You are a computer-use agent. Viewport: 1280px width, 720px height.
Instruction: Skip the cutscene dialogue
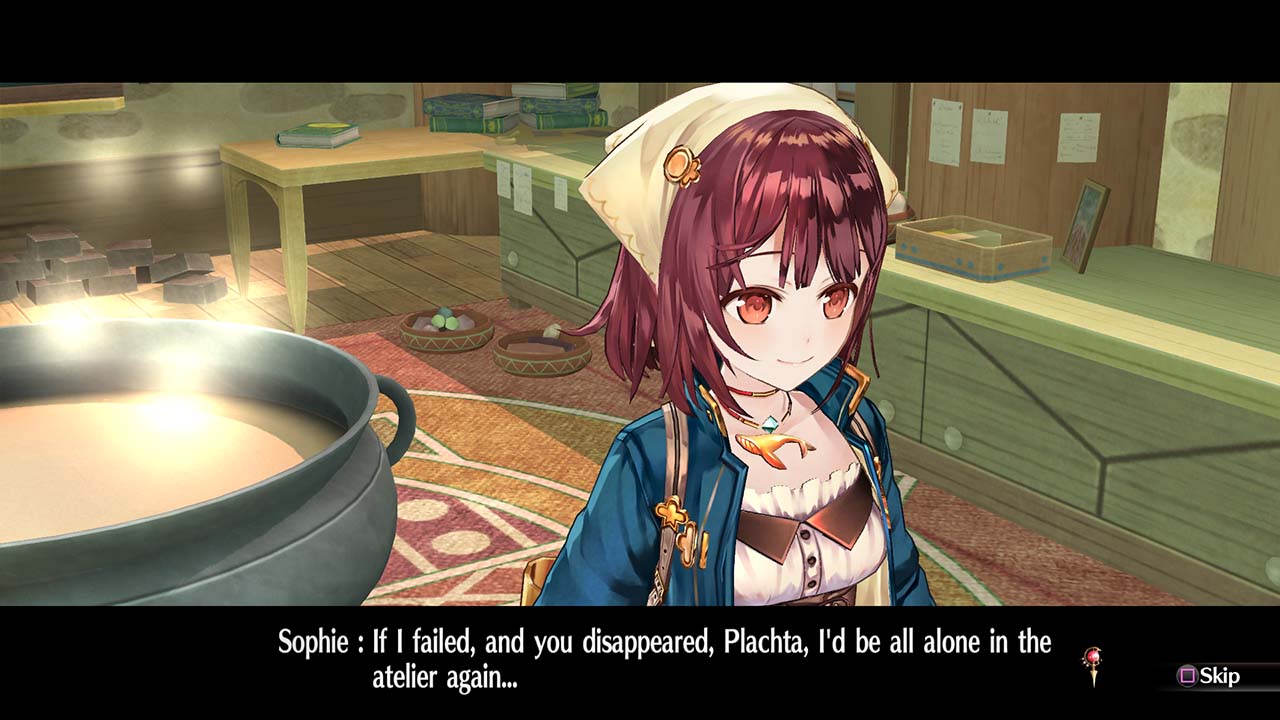[x=1209, y=676]
